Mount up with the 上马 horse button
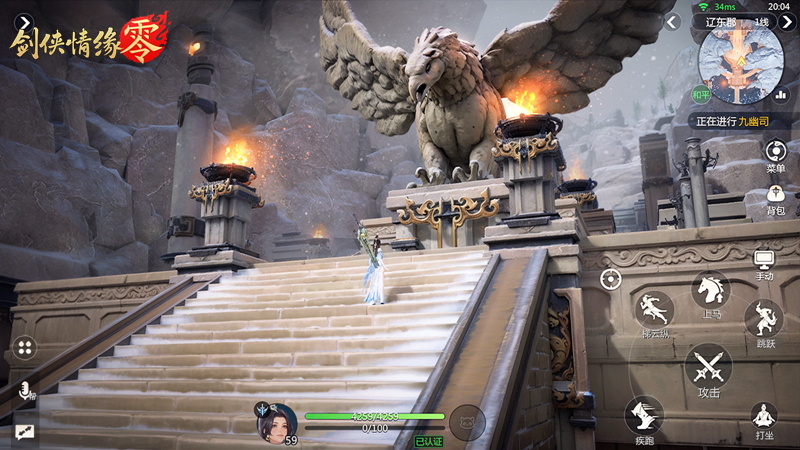 [x=710, y=290]
